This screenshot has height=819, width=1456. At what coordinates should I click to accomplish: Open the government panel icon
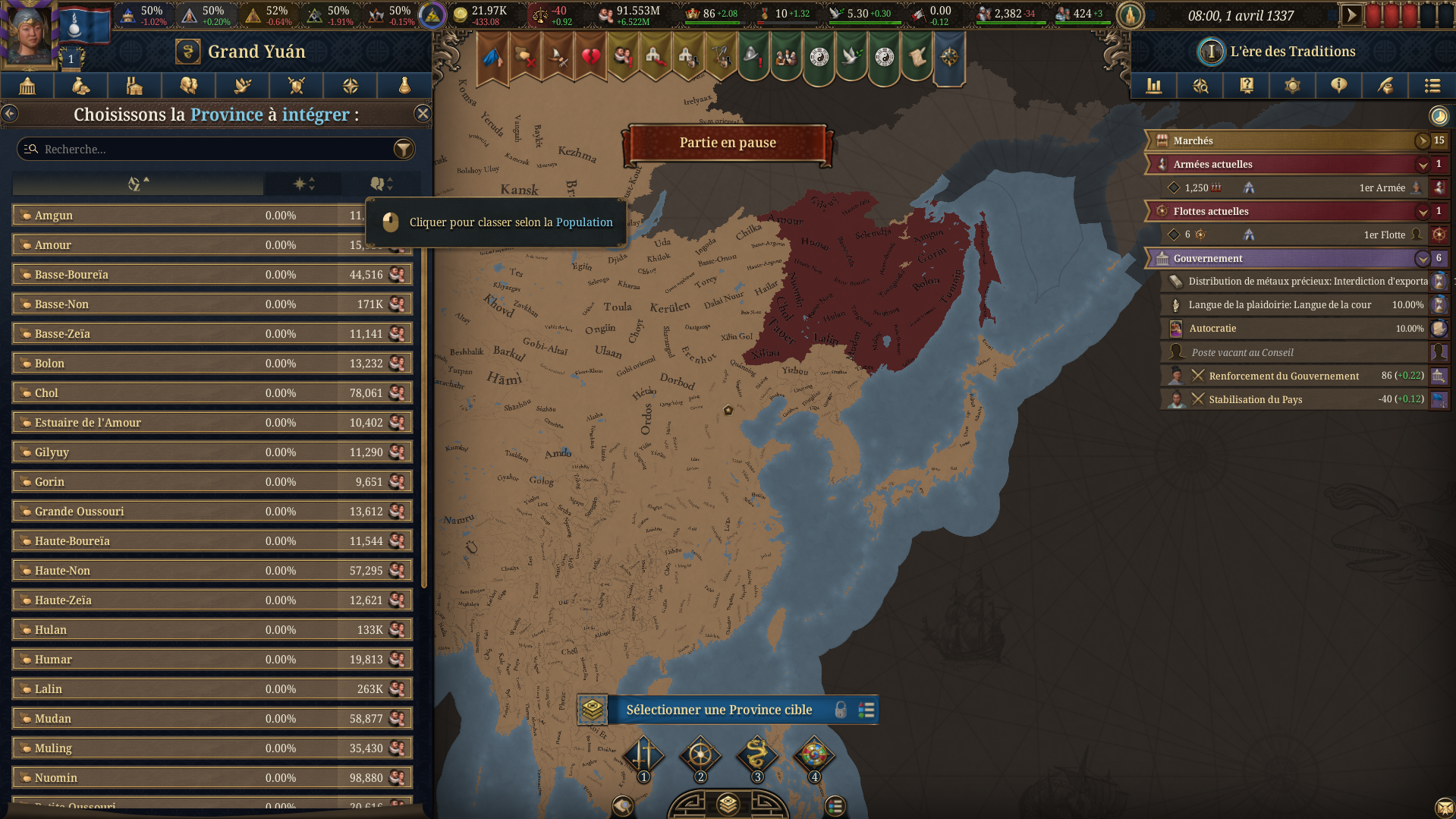(27, 86)
